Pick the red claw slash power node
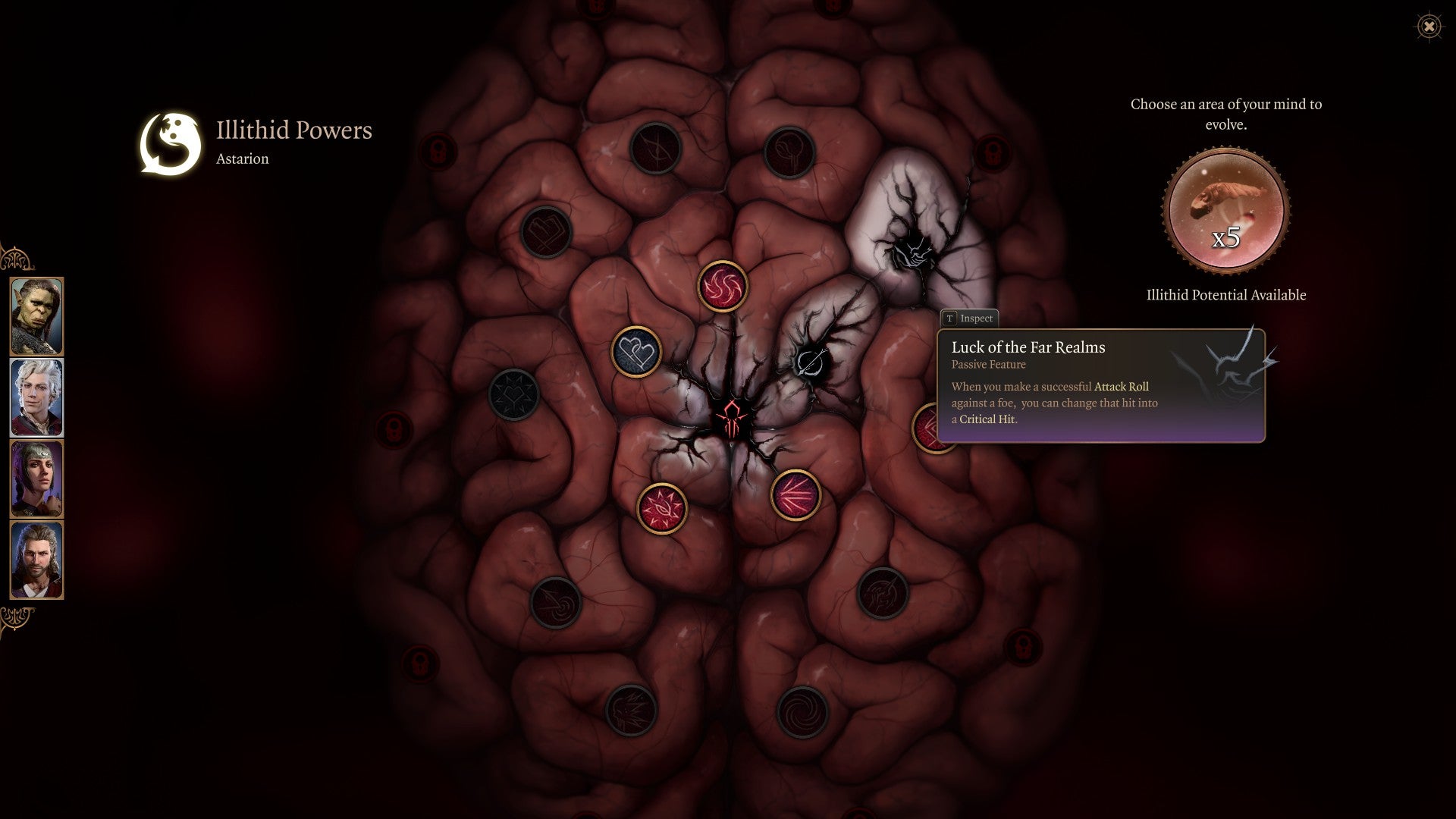 point(795,495)
